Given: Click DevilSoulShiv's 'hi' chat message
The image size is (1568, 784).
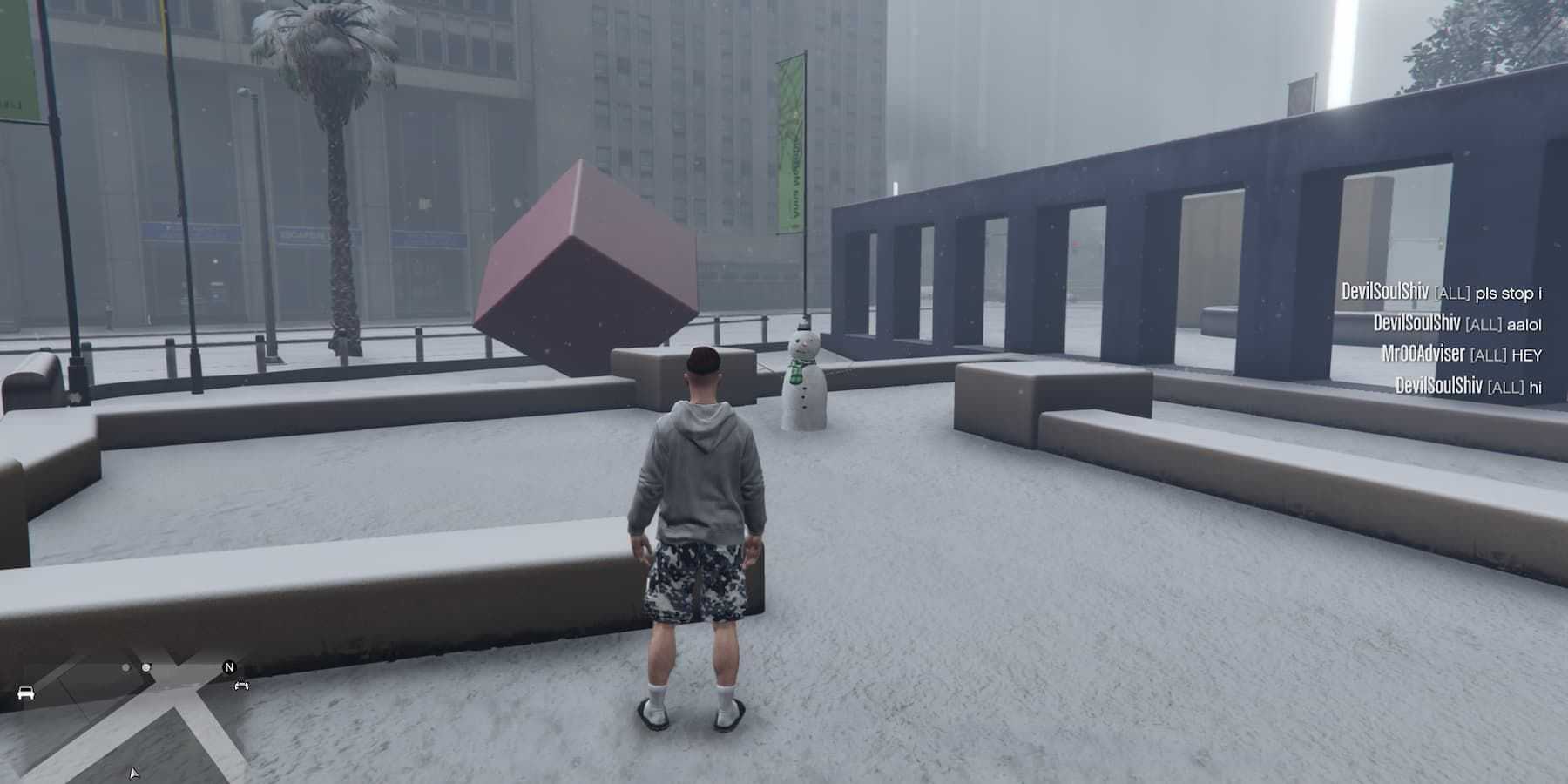Looking at the screenshot, I should (x=1468, y=386).
